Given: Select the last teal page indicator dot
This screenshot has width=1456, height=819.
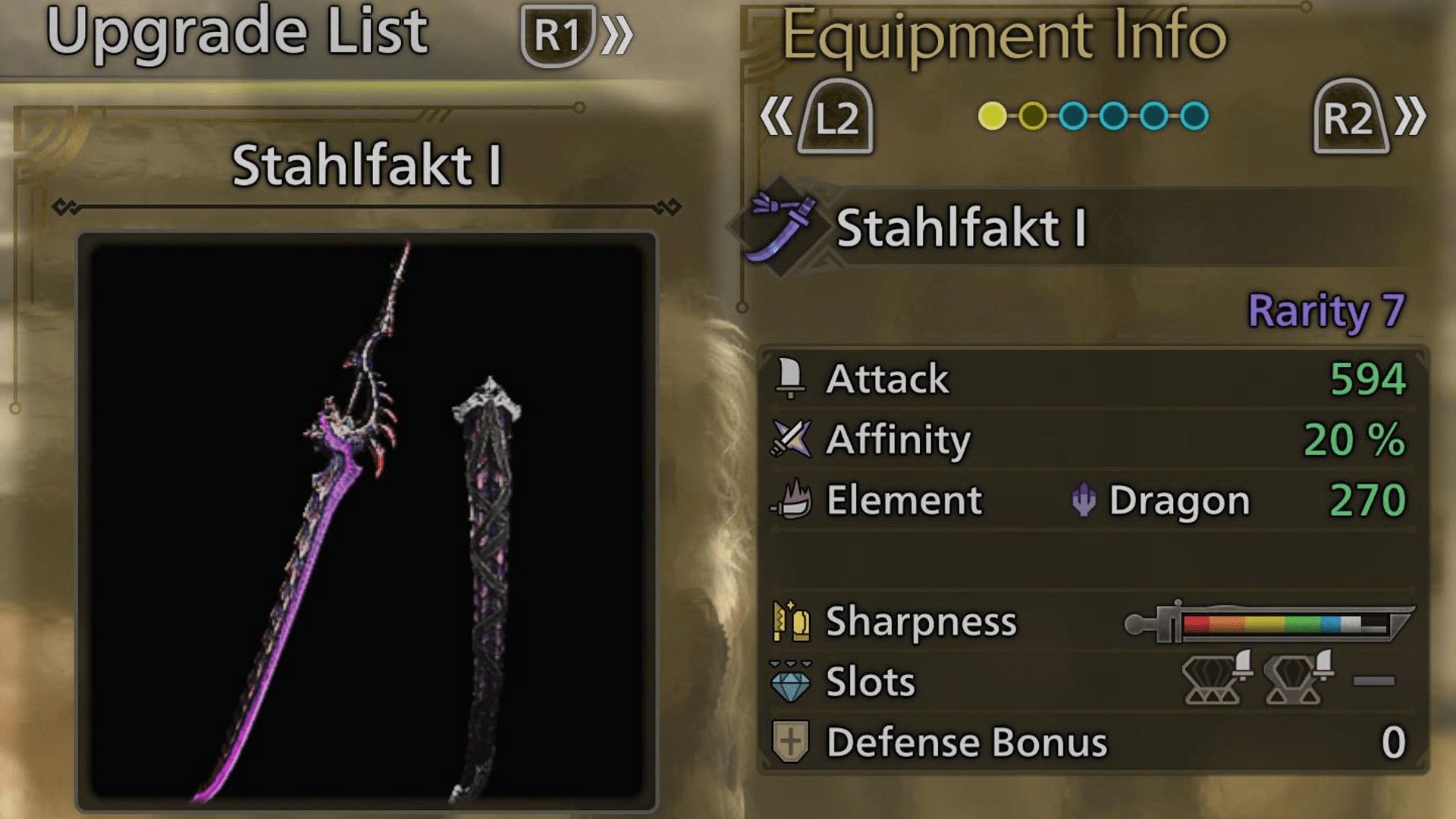Looking at the screenshot, I should point(1193,115).
